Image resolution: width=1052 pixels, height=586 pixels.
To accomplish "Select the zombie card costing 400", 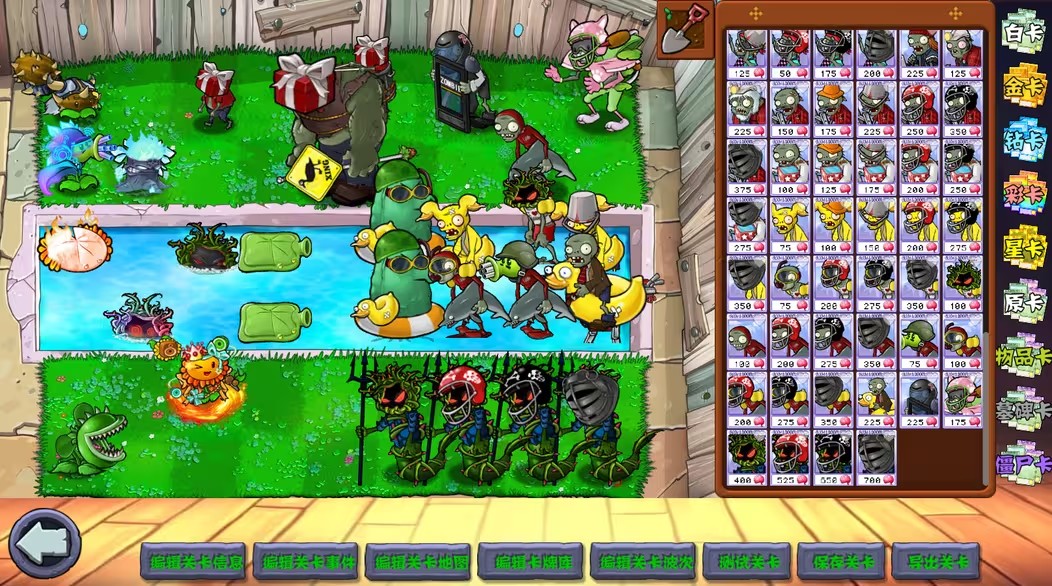I will [746, 458].
